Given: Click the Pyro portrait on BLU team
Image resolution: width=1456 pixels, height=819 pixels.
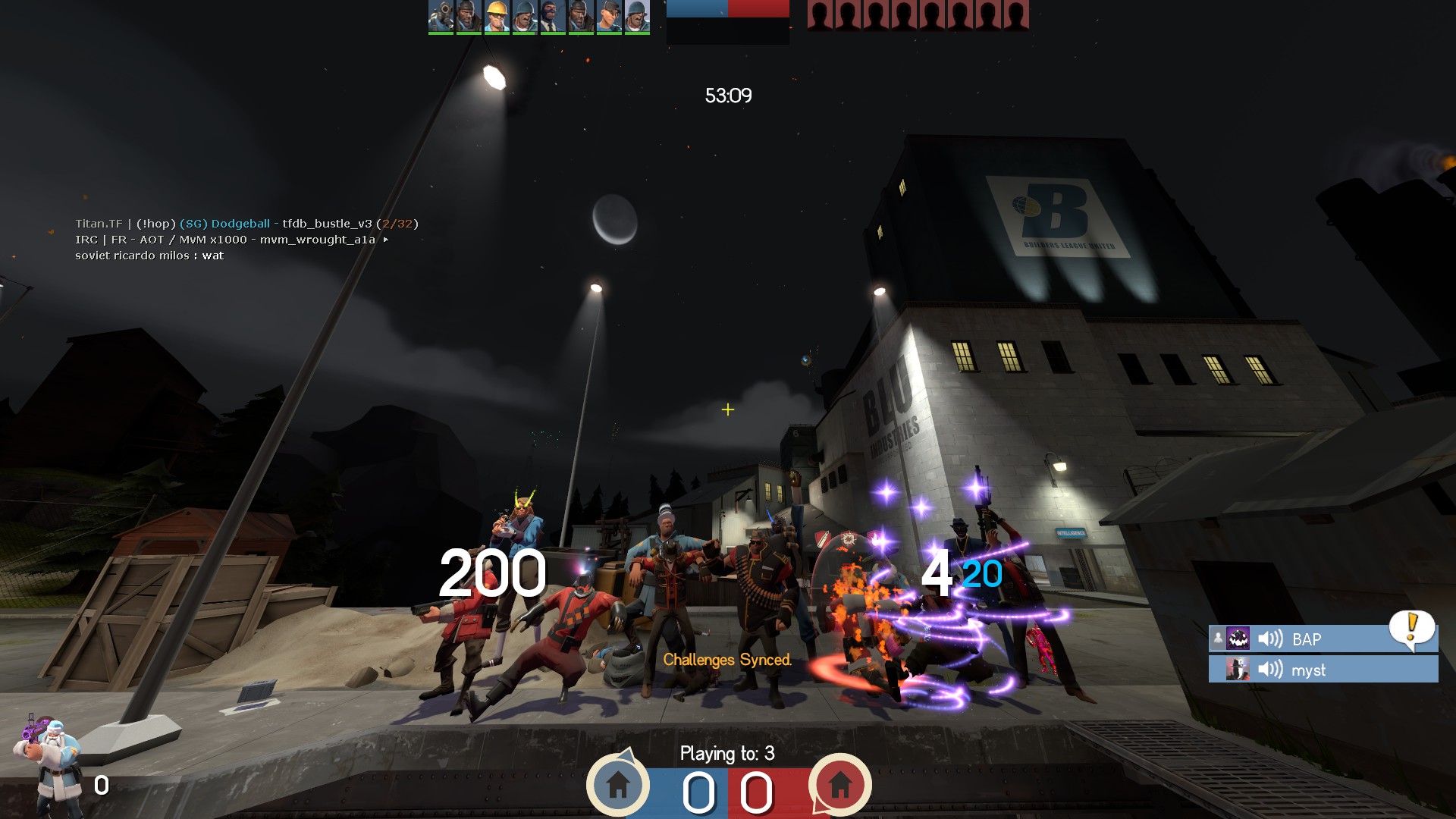Looking at the screenshot, I should click(x=441, y=16).
